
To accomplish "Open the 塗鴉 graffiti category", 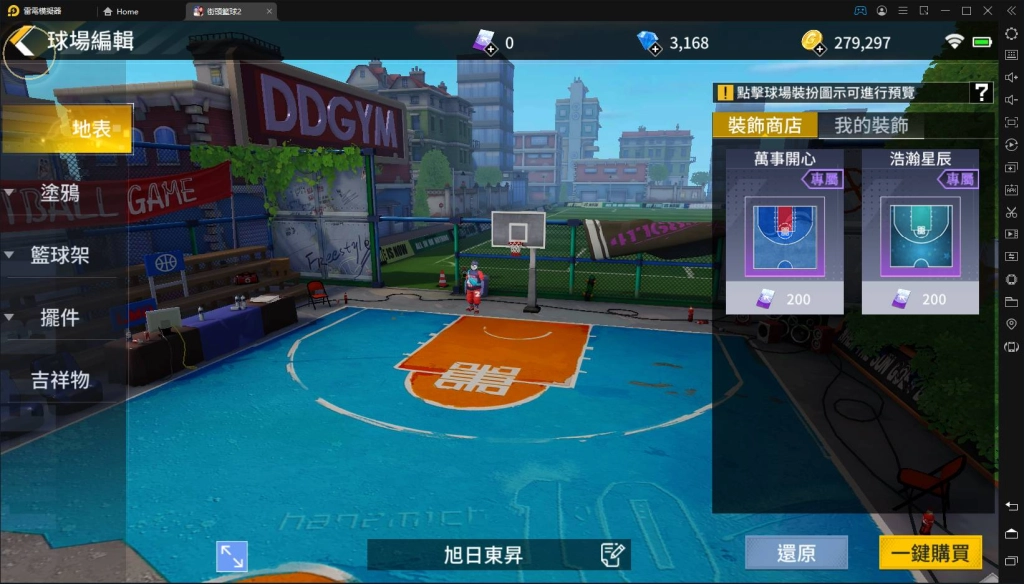I will (x=60, y=193).
